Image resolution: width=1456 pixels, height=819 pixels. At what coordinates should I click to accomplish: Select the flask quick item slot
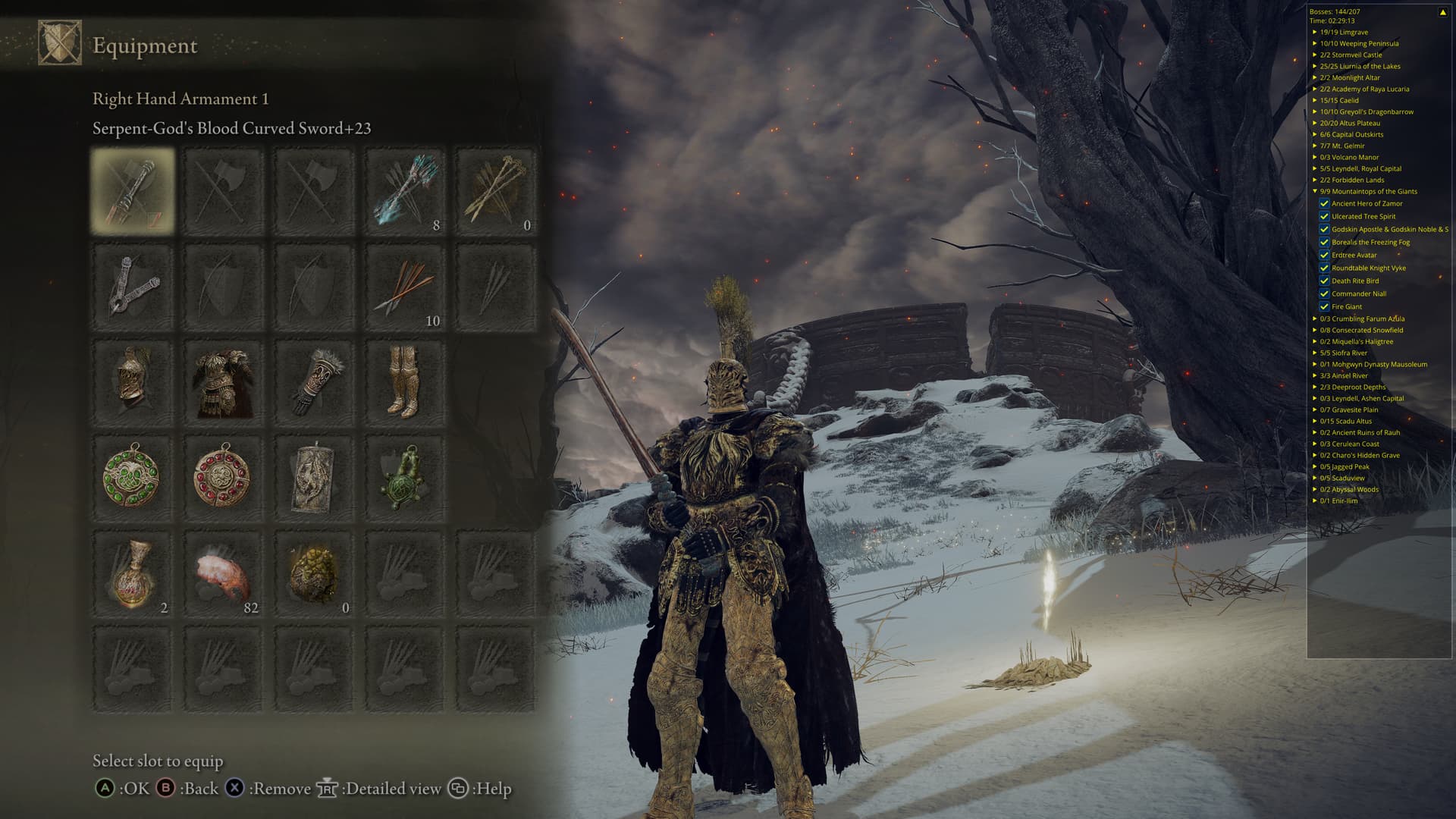(x=133, y=573)
